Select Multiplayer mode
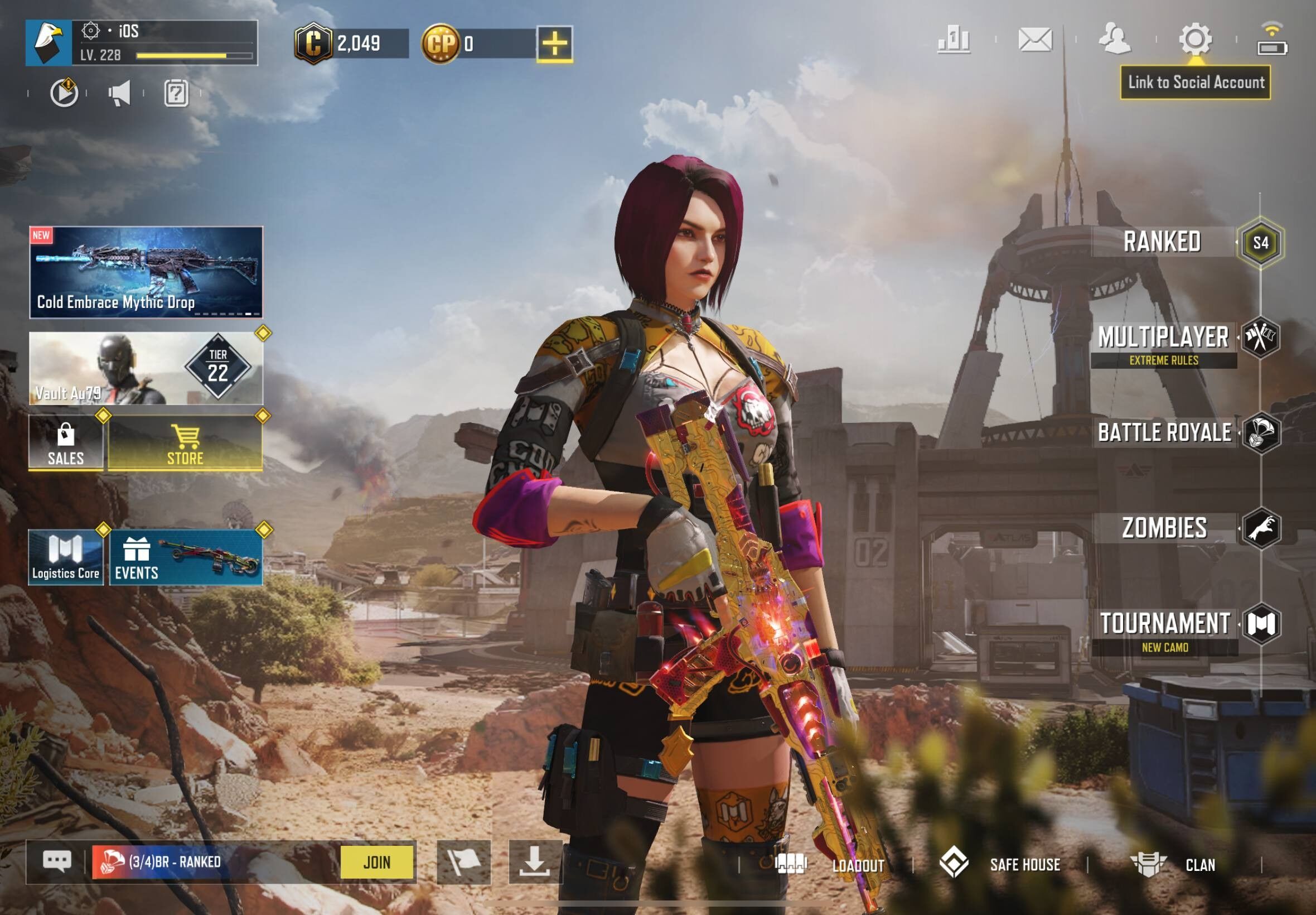The height and width of the screenshot is (915, 1316). (x=1163, y=338)
